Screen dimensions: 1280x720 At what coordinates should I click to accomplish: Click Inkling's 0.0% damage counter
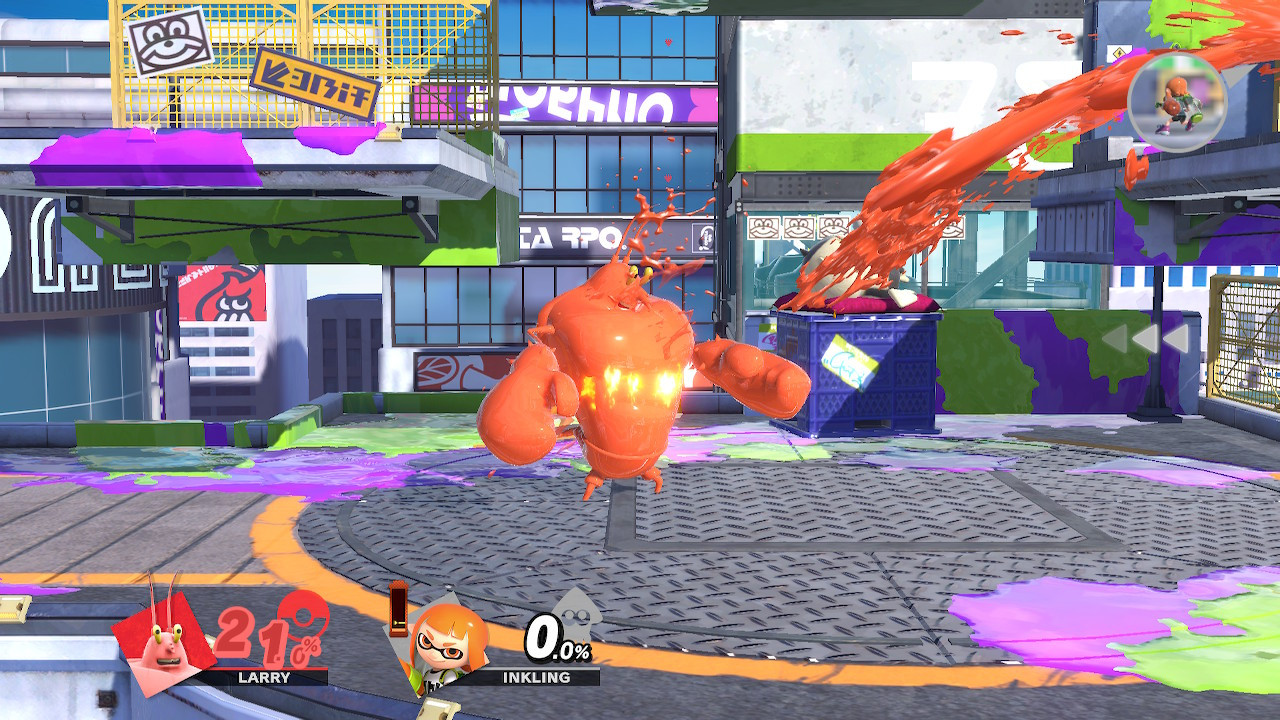pyautogui.click(x=555, y=638)
